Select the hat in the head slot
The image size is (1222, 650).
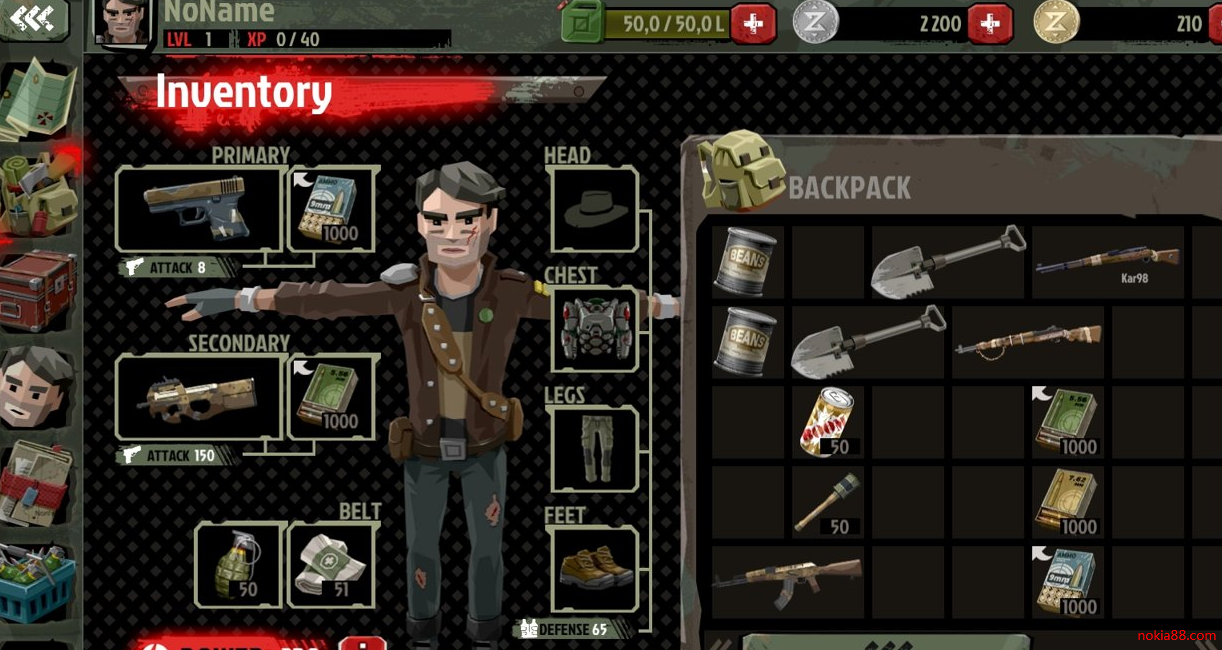tap(593, 209)
